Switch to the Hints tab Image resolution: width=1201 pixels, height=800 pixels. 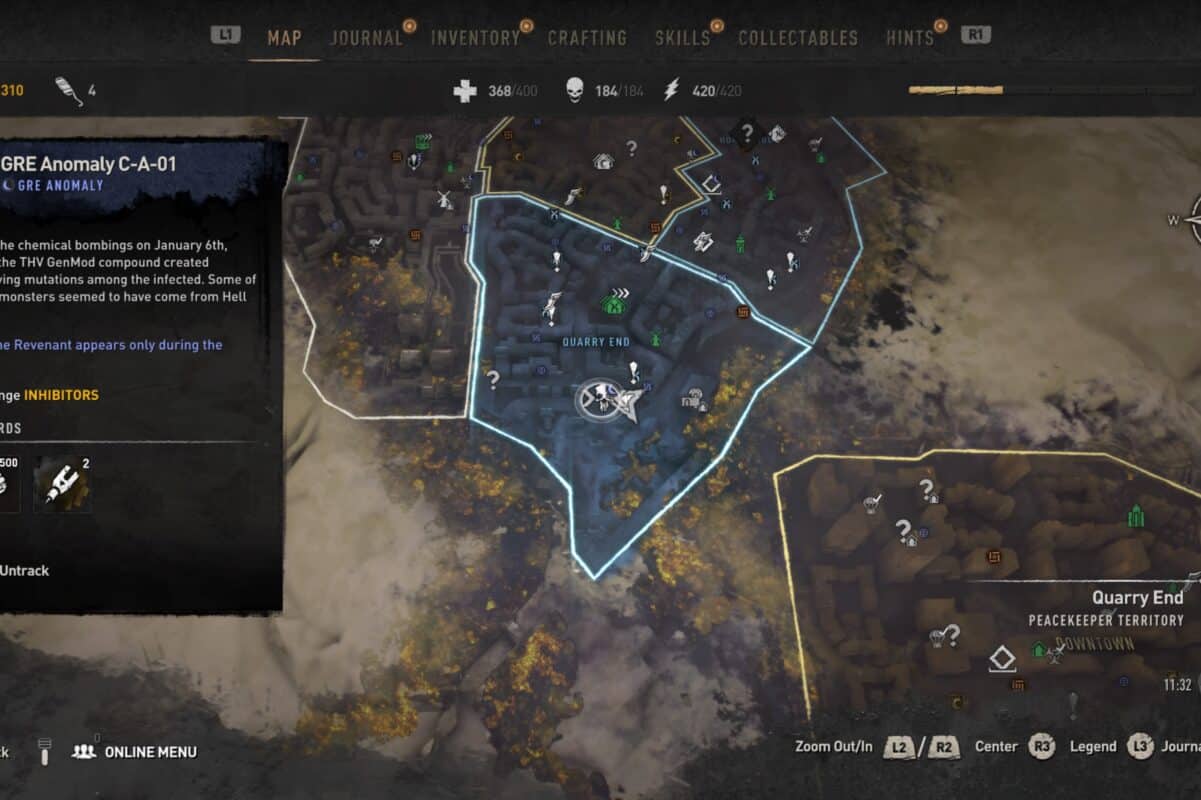(910, 38)
